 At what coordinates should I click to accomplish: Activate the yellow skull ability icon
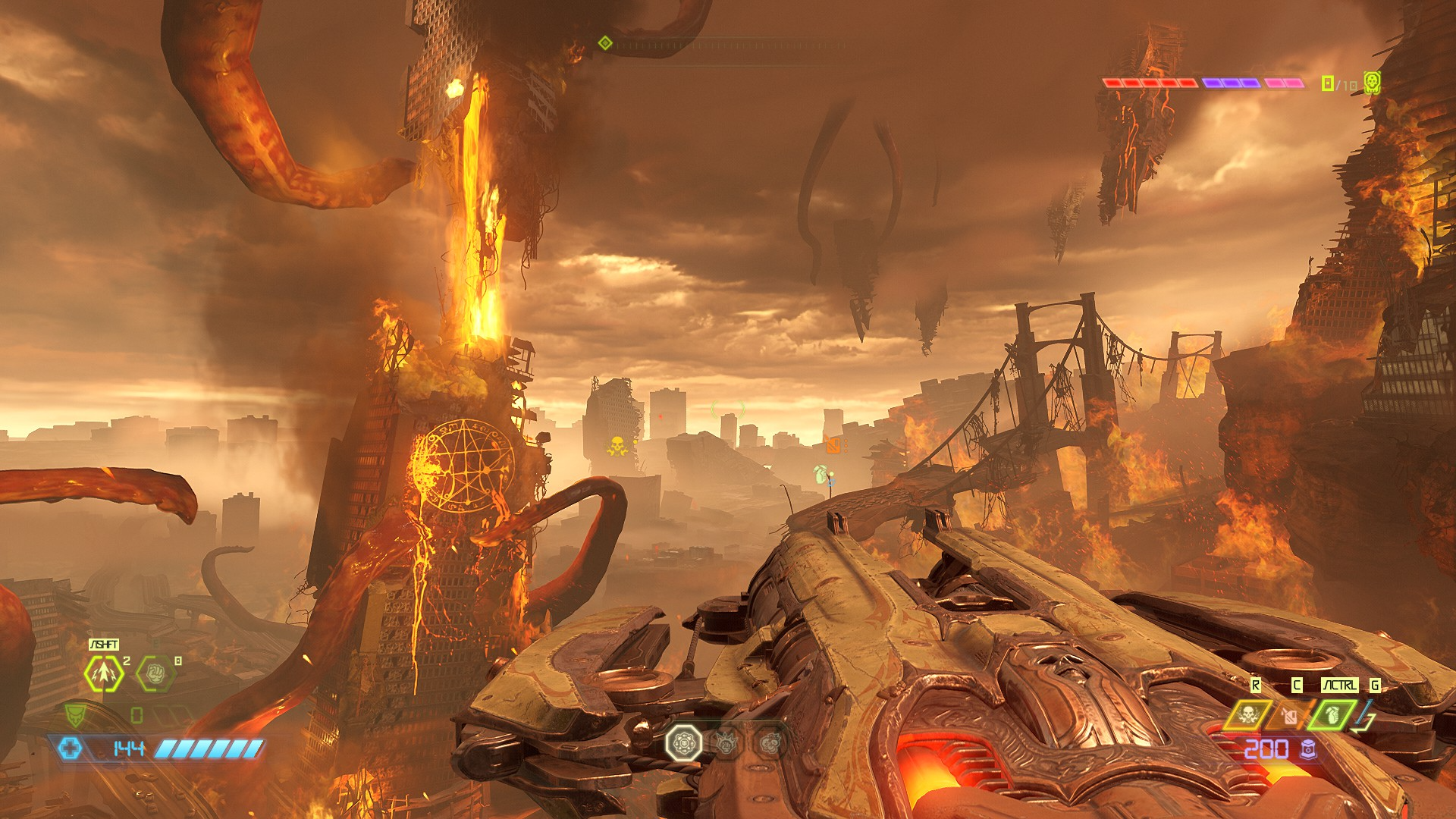pos(1247,715)
